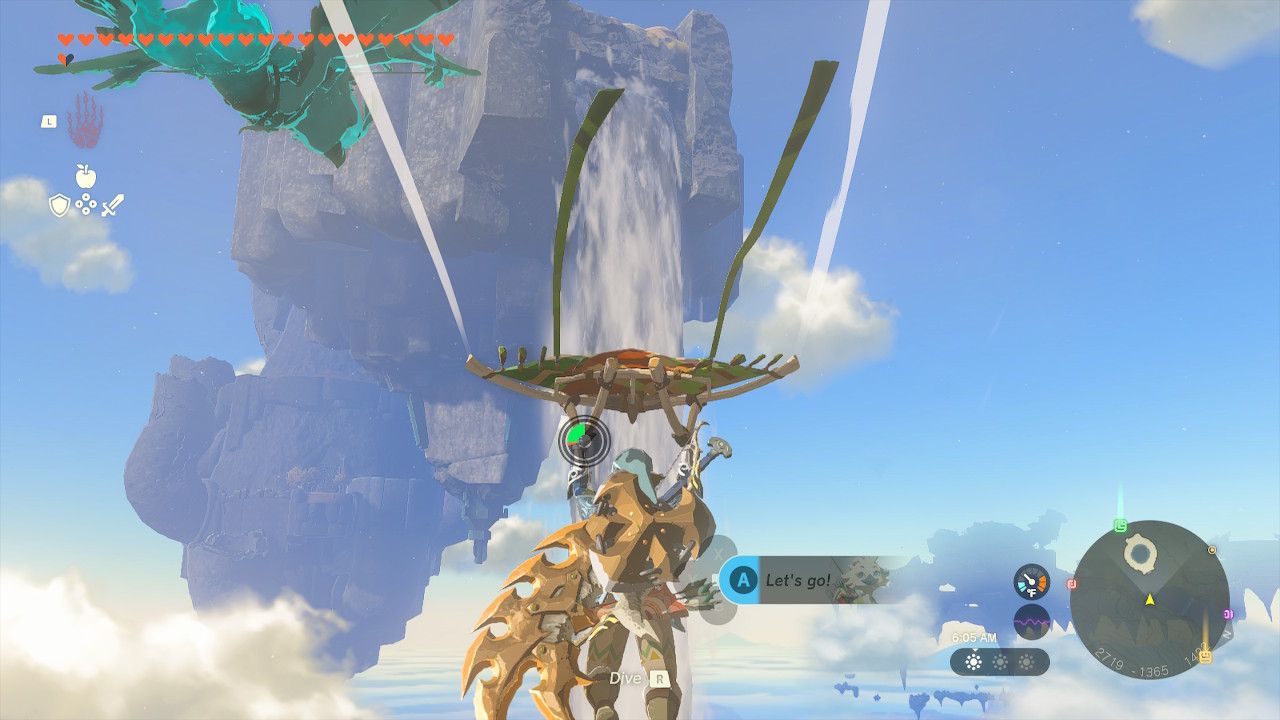Screen dimensions: 1280x720
Task: Select the materials dots icon near the shield
Action: pyautogui.click(x=86, y=205)
